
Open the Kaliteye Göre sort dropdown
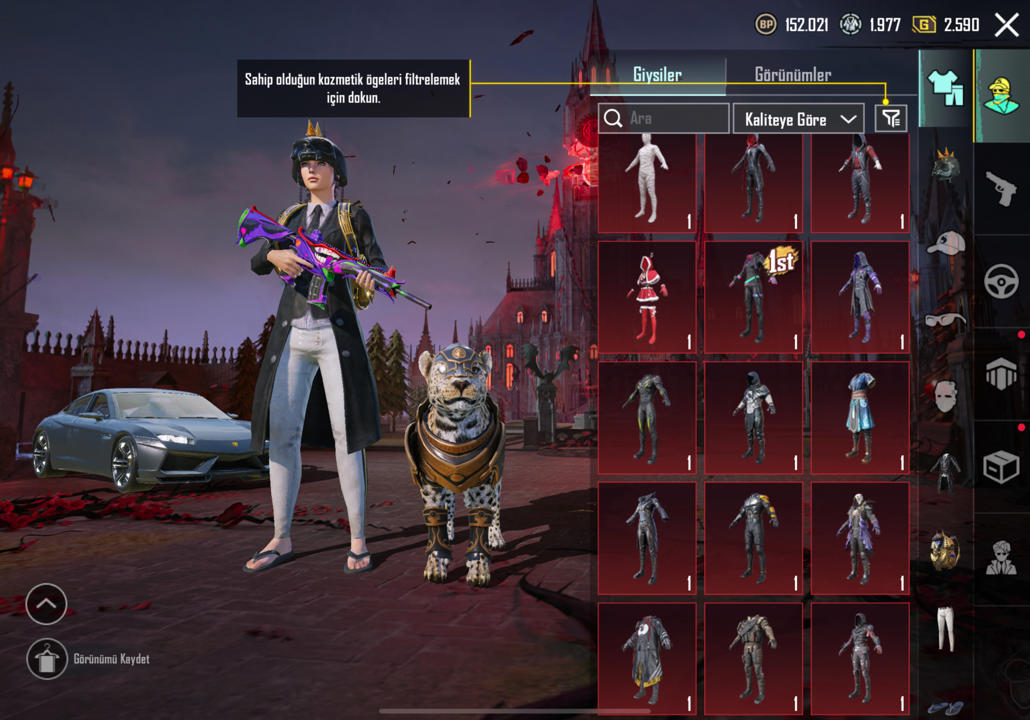(x=798, y=119)
